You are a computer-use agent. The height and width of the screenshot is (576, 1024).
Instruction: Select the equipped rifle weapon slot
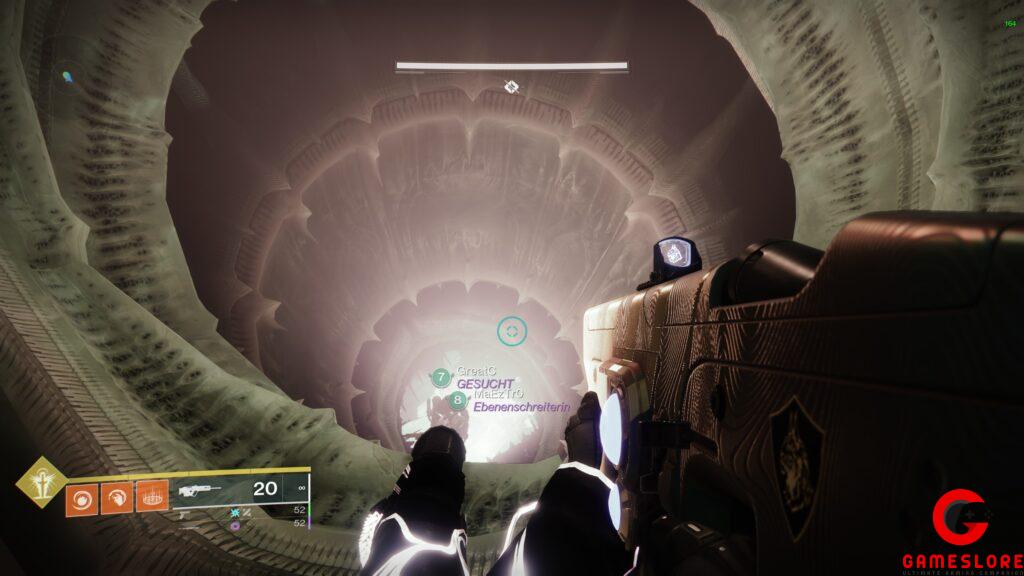(200, 490)
